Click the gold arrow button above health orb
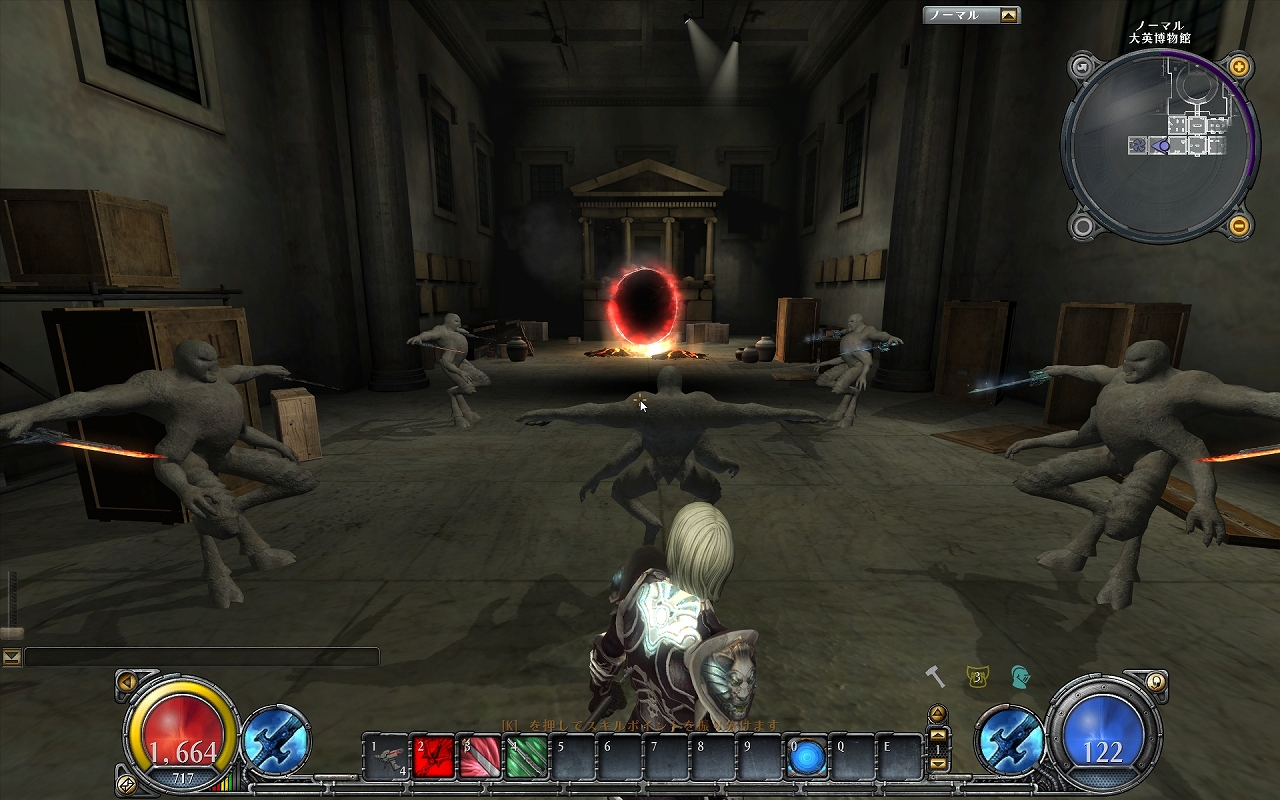1280x800 pixels. click(x=127, y=681)
